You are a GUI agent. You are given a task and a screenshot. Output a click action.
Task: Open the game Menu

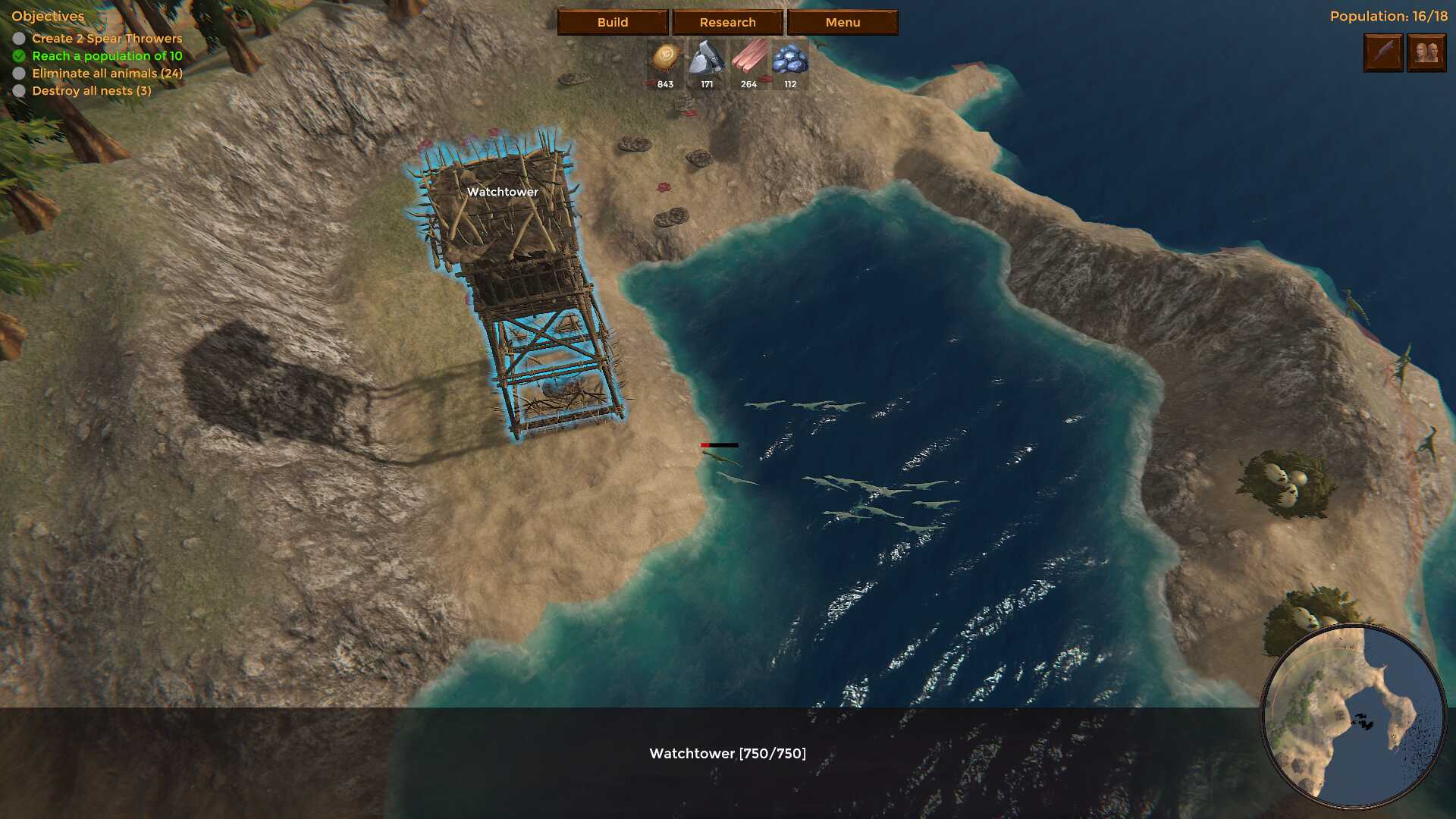[843, 22]
